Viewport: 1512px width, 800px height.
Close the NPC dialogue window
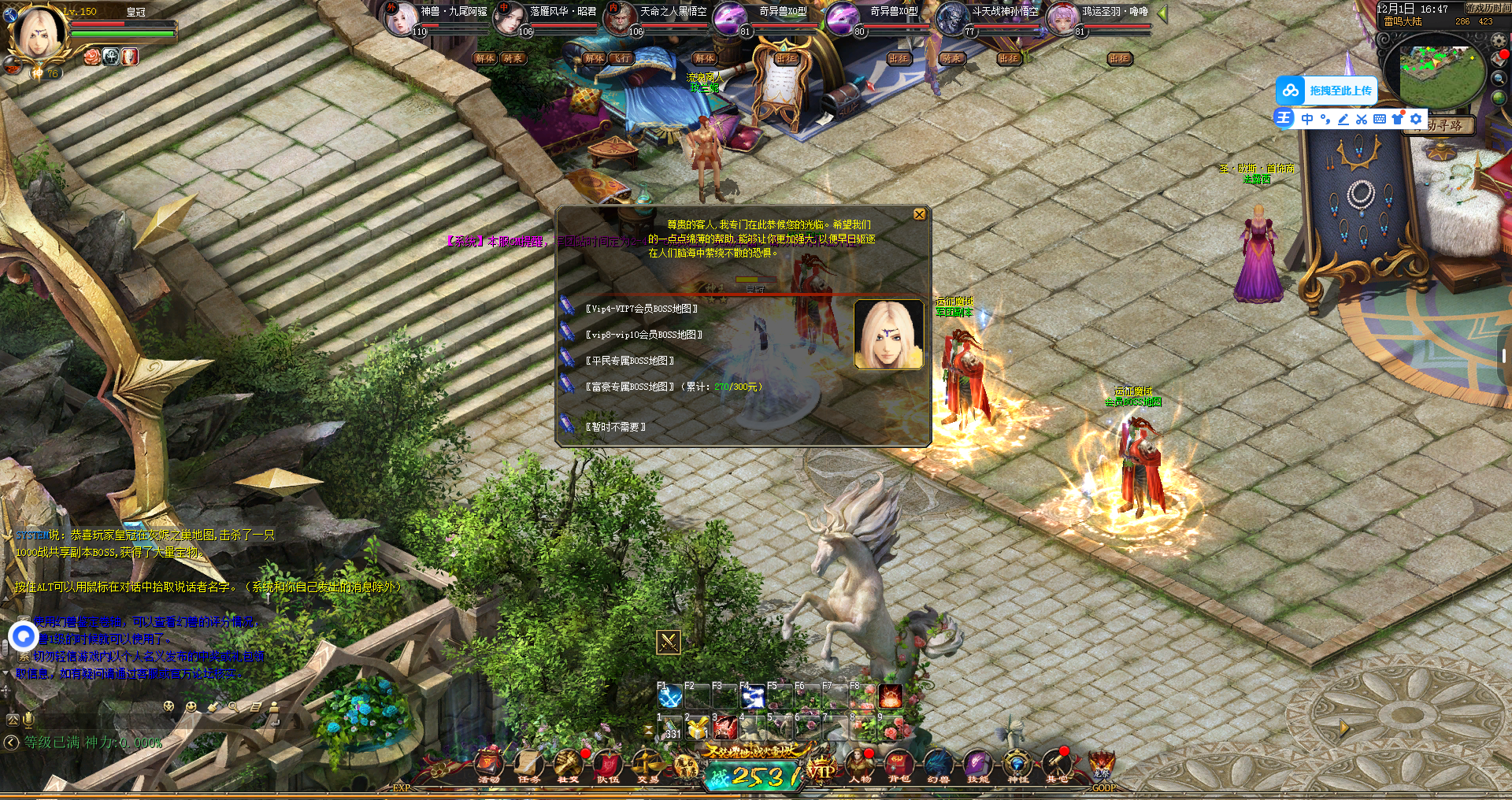tap(919, 215)
